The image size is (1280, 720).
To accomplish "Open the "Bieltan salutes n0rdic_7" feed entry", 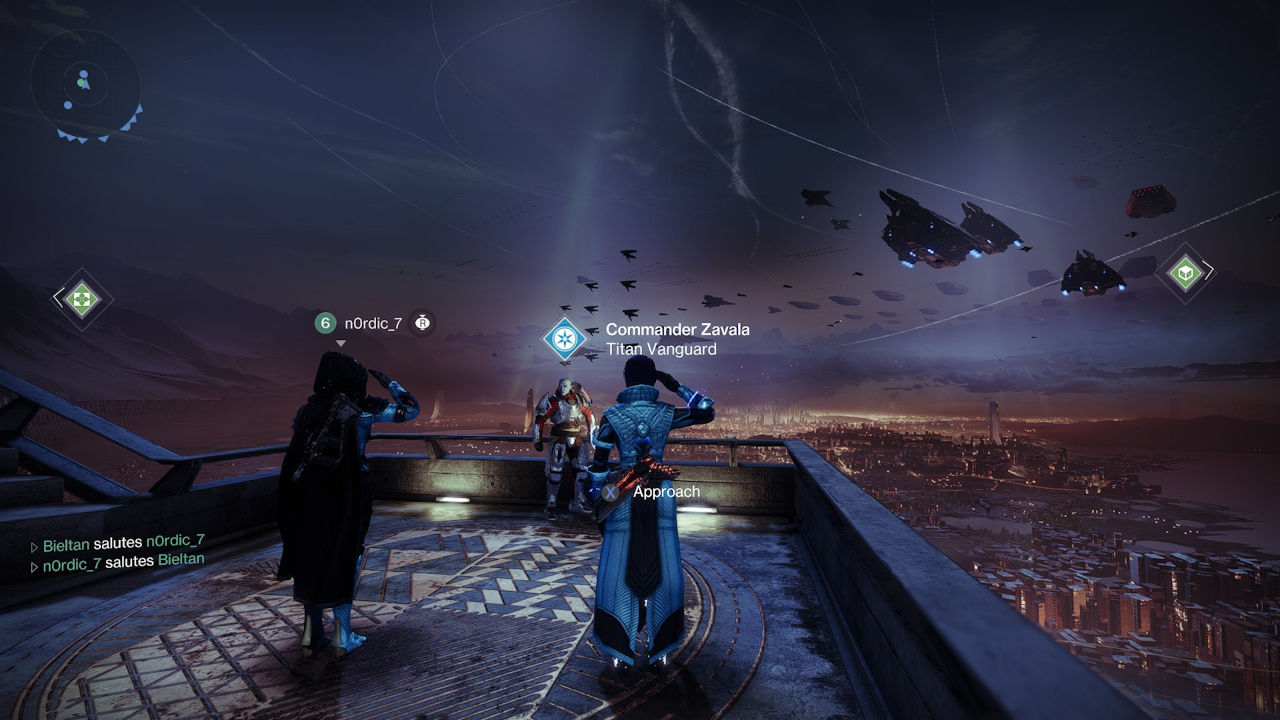I will (123, 541).
